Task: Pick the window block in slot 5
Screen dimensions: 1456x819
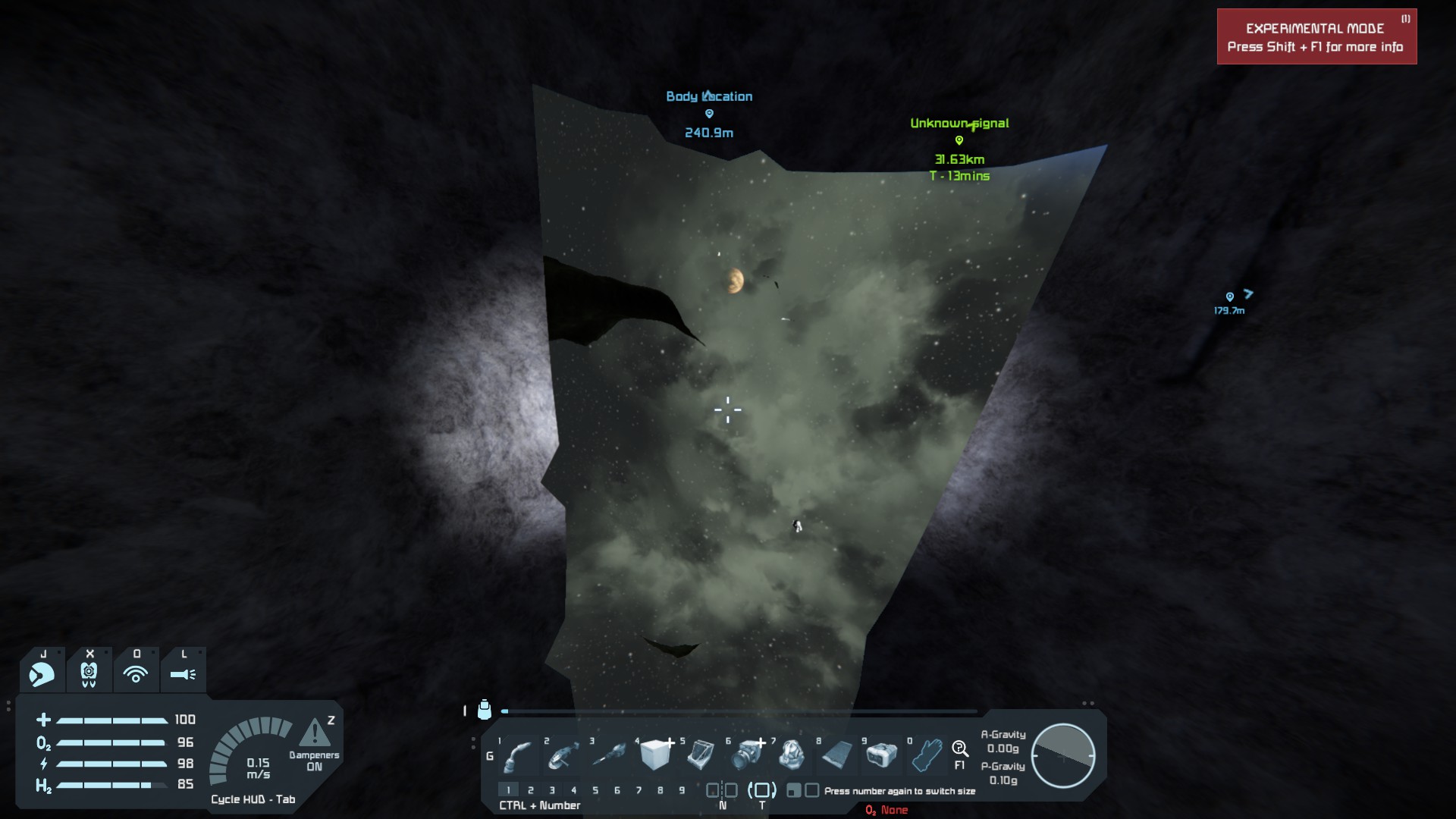Action: 701,755
